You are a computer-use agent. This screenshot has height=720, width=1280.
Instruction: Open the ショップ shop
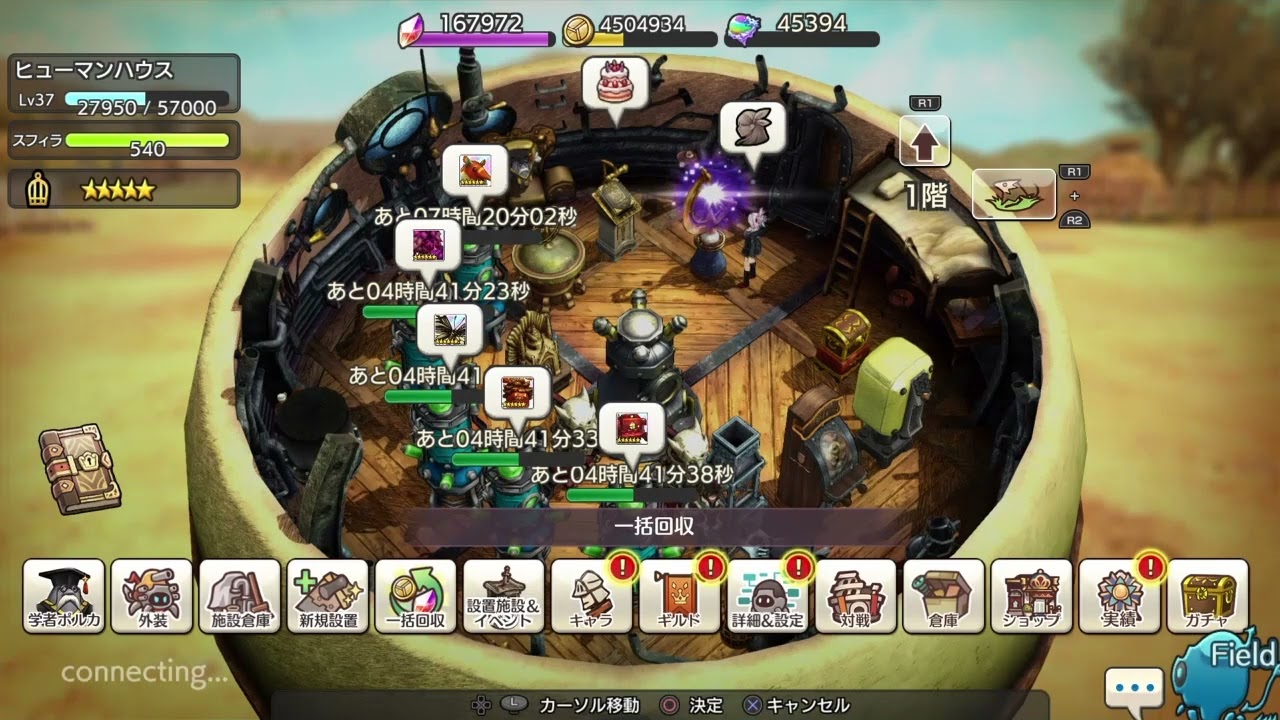pyautogui.click(x=1032, y=597)
